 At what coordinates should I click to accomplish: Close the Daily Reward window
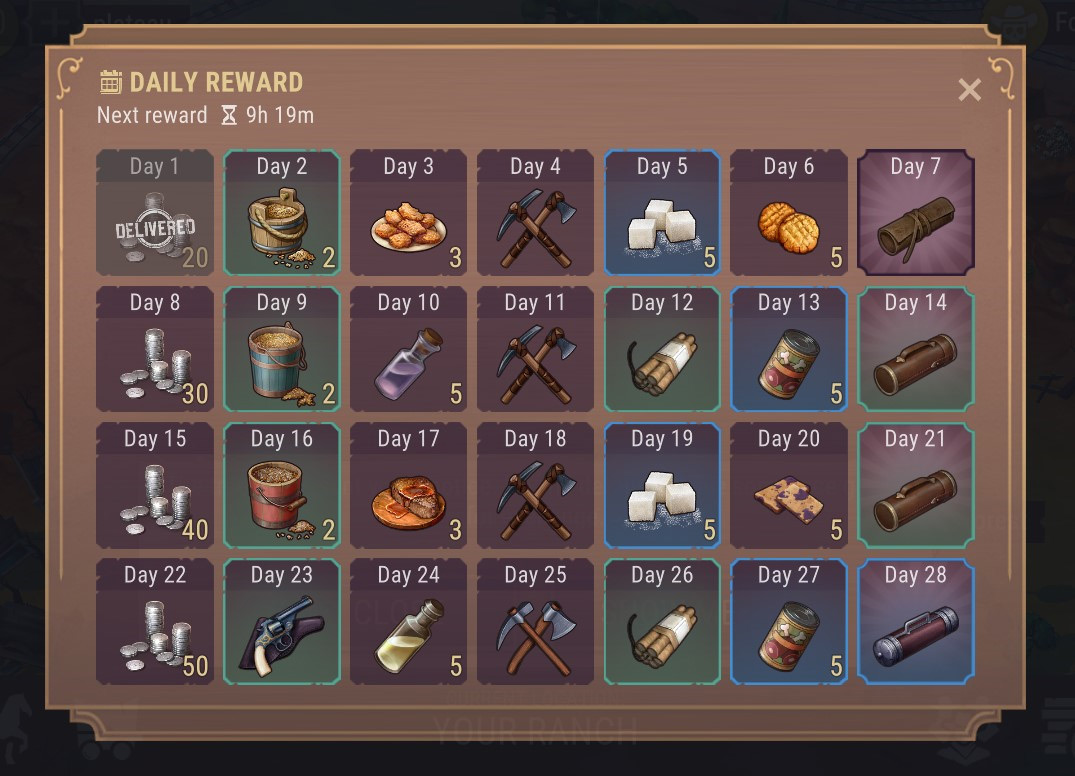click(x=969, y=90)
